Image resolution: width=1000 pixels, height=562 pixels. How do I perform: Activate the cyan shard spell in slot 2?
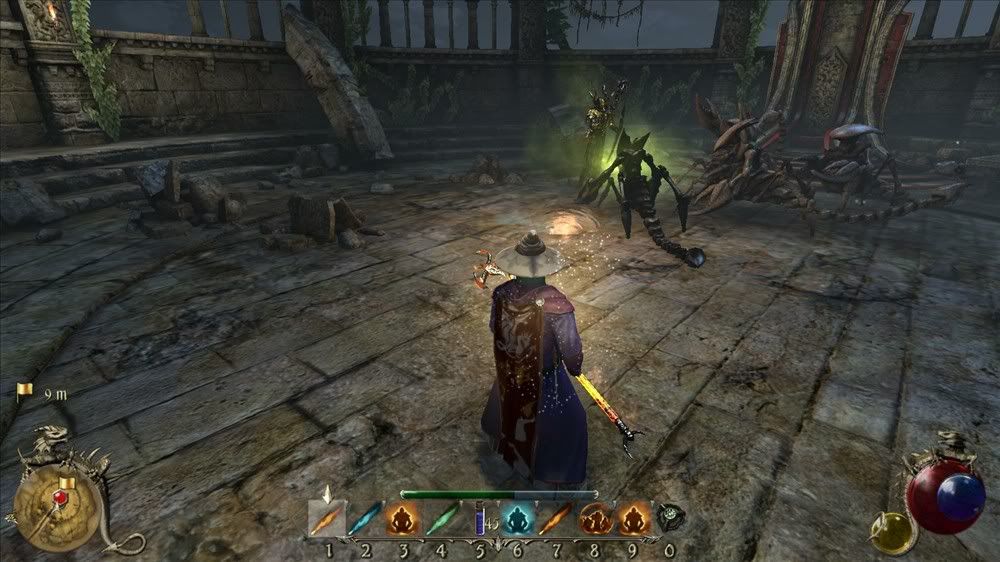[366, 519]
